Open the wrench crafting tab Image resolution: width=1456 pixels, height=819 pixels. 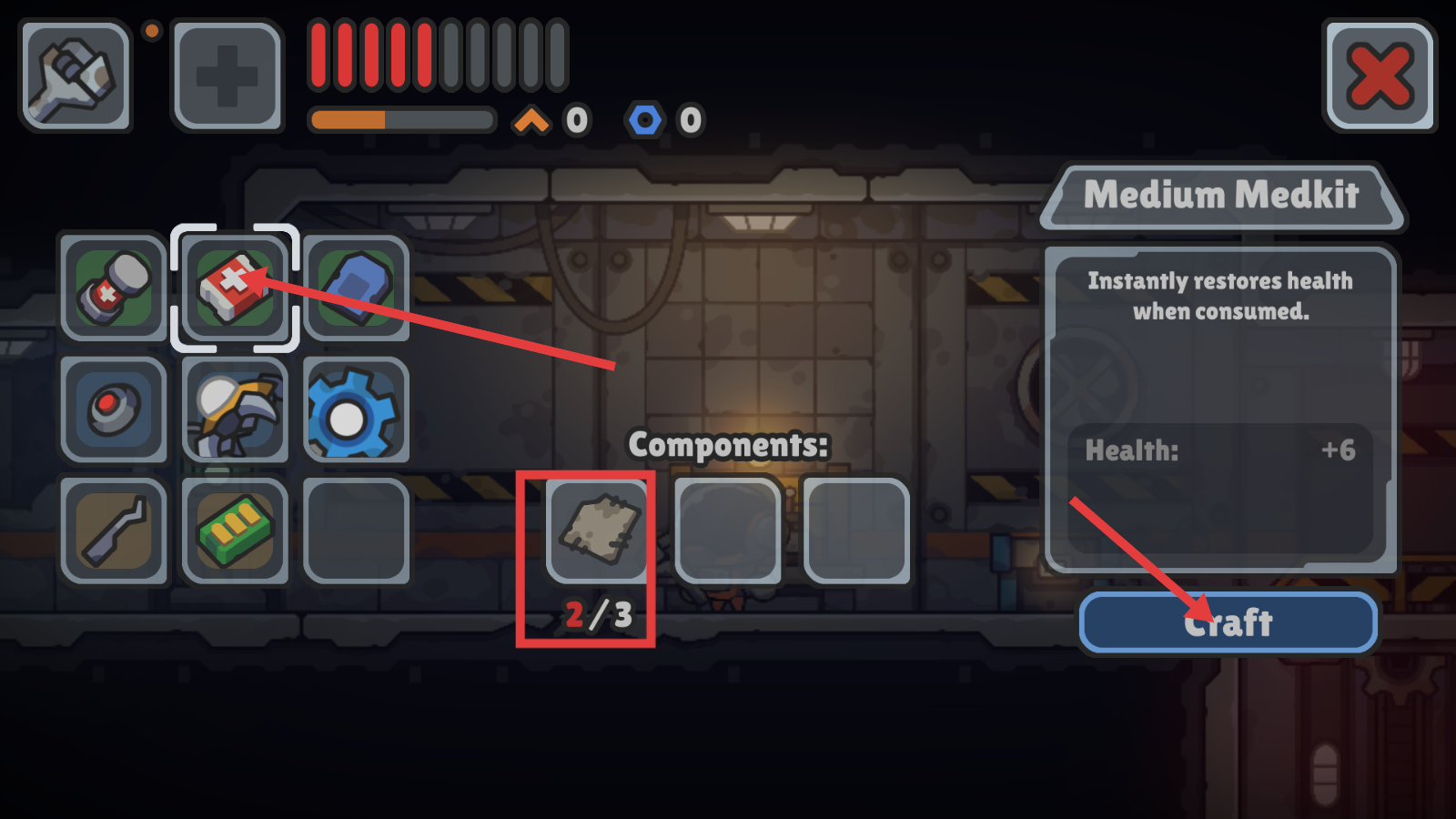click(76, 76)
